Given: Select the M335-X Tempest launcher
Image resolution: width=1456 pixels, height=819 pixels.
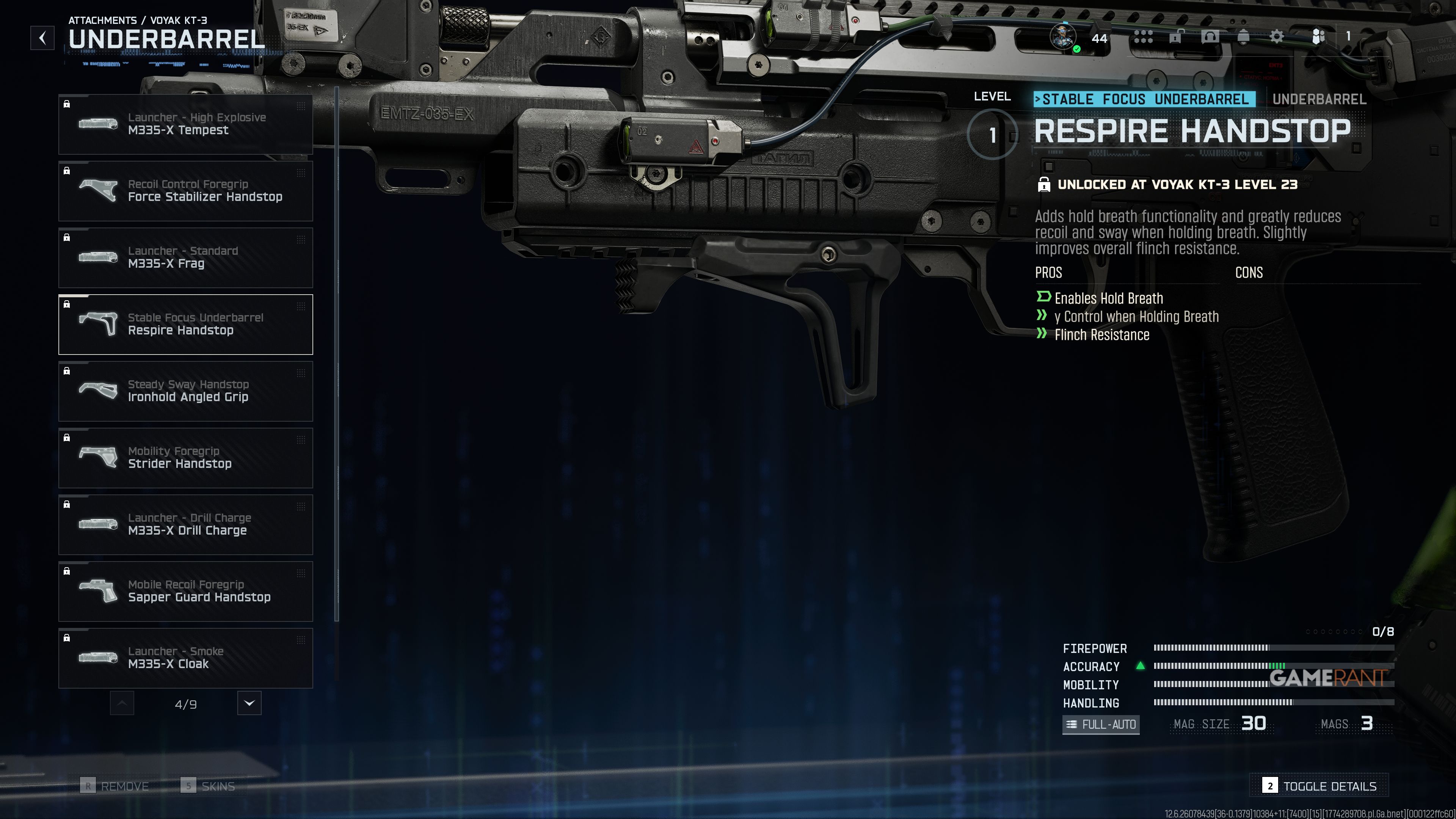Looking at the screenshot, I should pyautogui.click(x=185, y=124).
